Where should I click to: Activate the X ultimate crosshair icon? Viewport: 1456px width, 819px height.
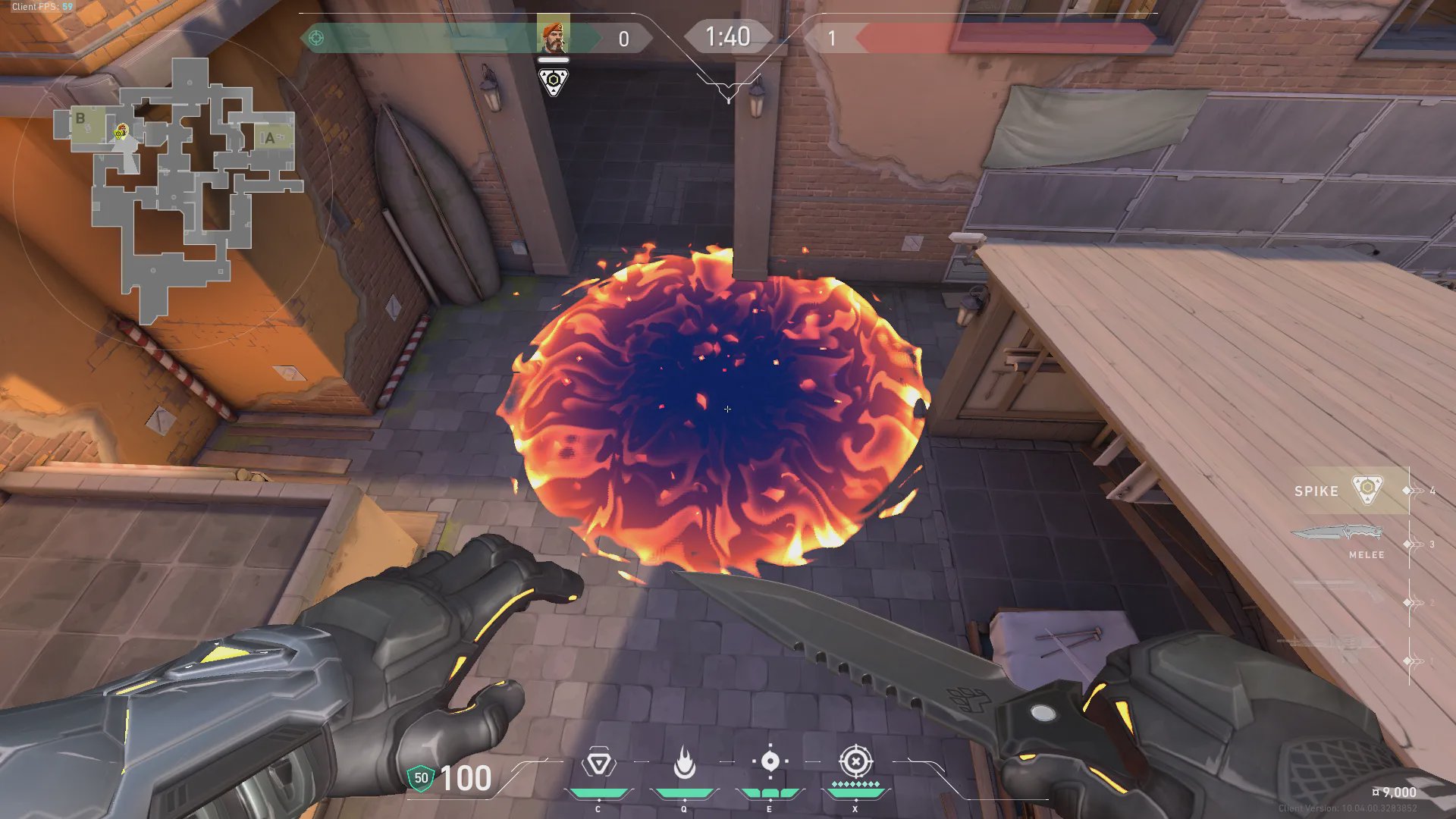tap(855, 761)
